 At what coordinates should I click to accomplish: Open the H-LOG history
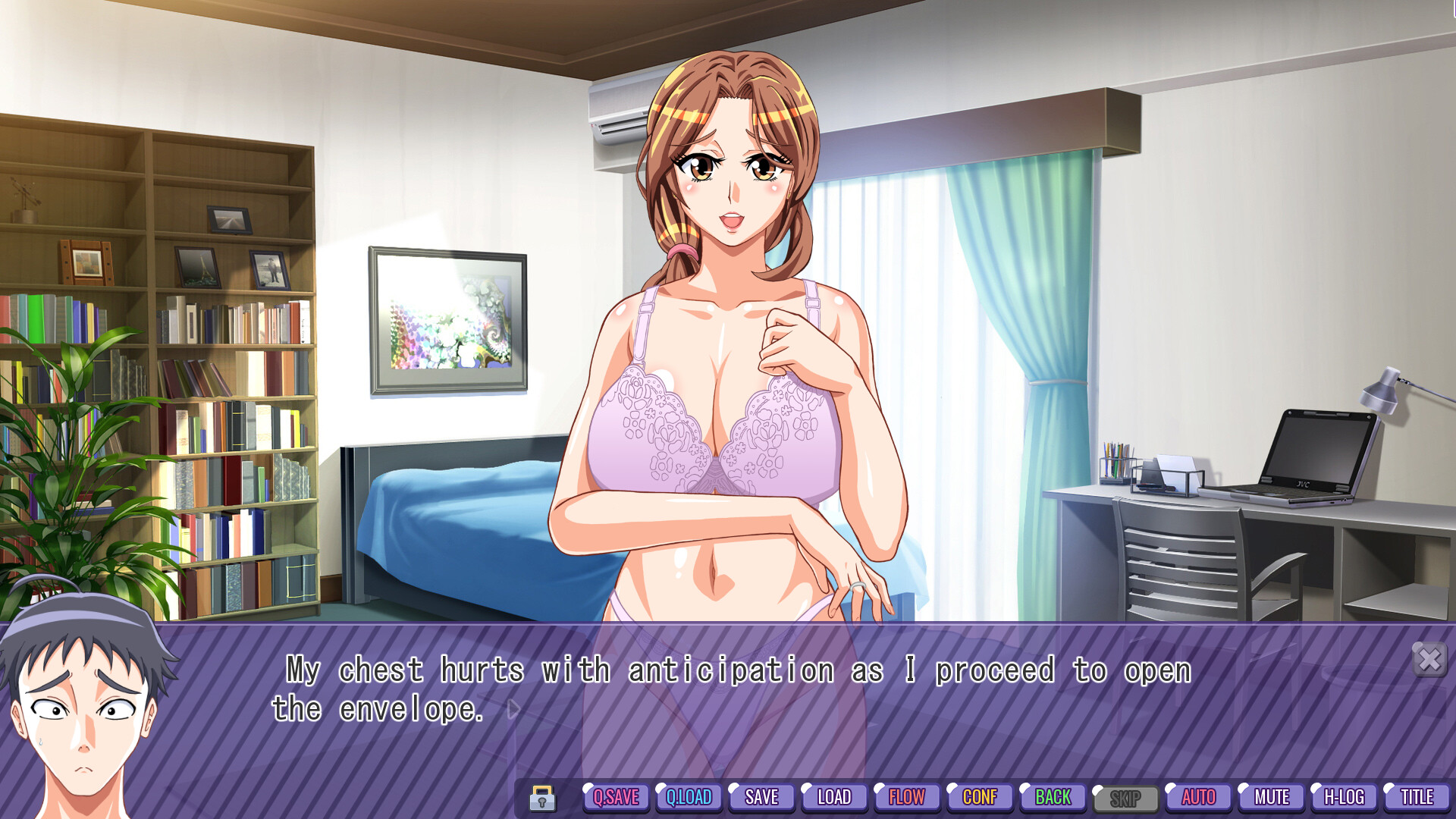(1344, 797)
